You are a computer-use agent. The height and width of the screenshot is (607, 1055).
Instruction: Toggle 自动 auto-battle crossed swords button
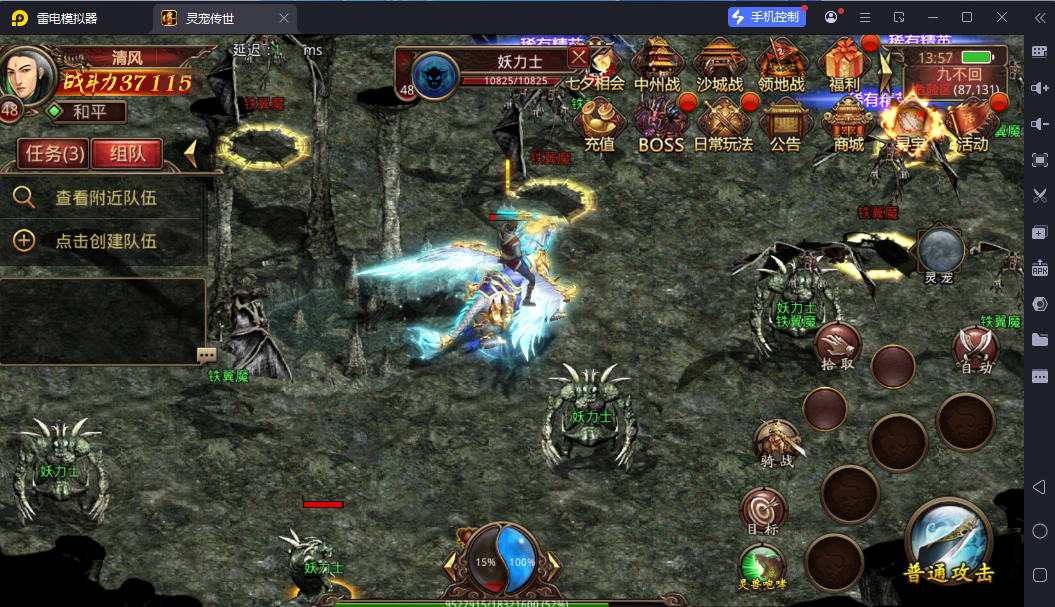tap(975, 350)
